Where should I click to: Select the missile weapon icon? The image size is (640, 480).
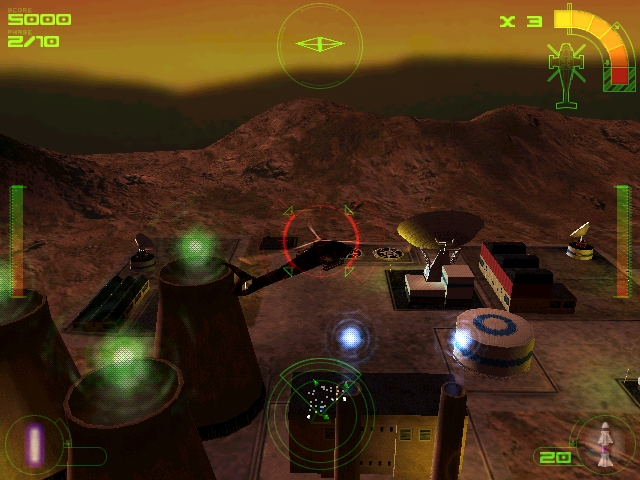click(604, 445)
